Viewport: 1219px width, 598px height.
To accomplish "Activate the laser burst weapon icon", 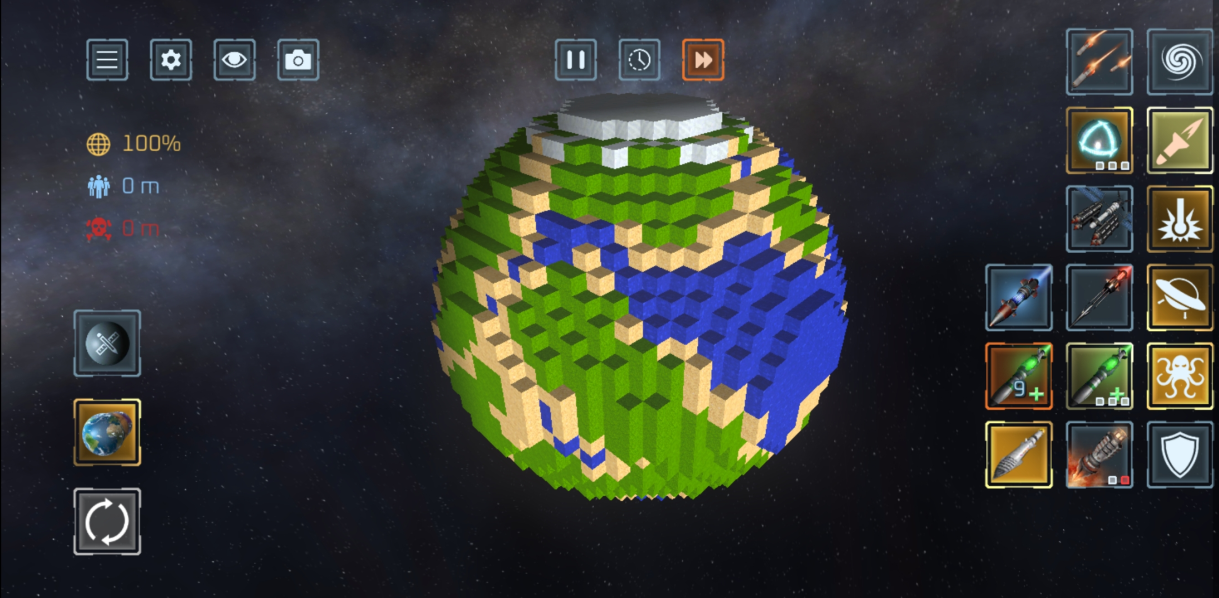I will [1180, 218].
